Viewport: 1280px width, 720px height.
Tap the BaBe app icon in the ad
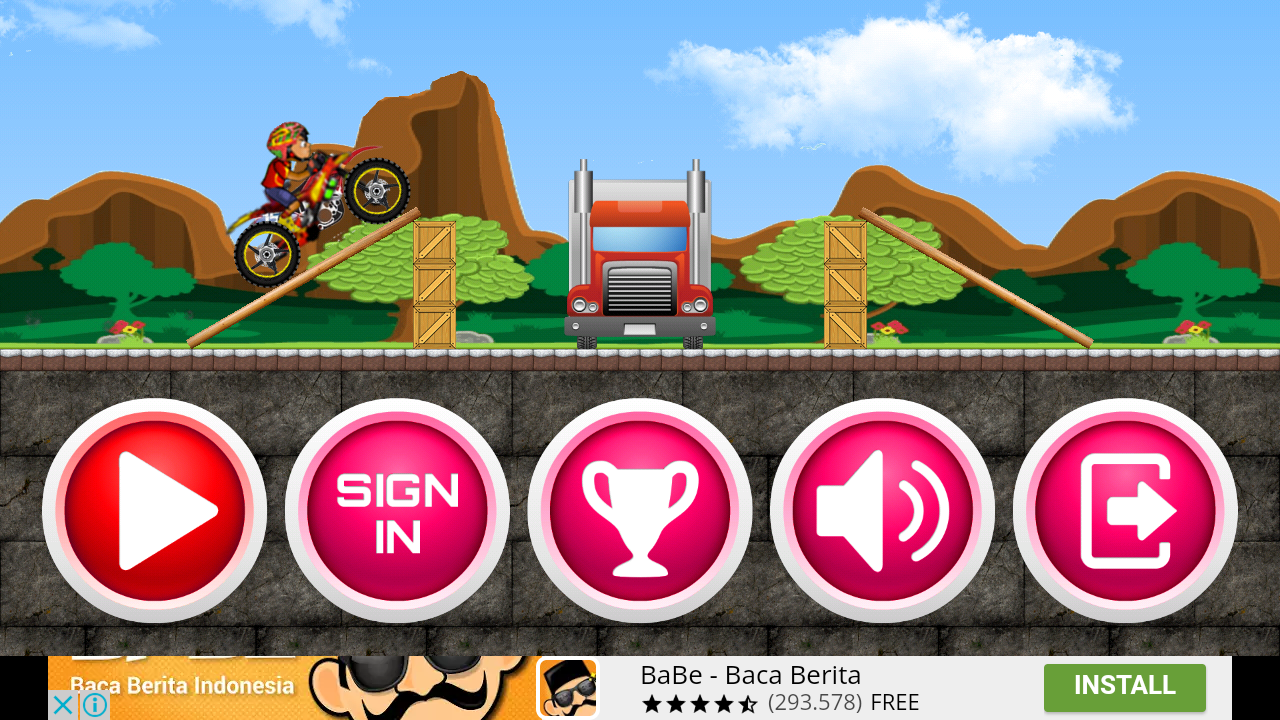click(566, 688)
